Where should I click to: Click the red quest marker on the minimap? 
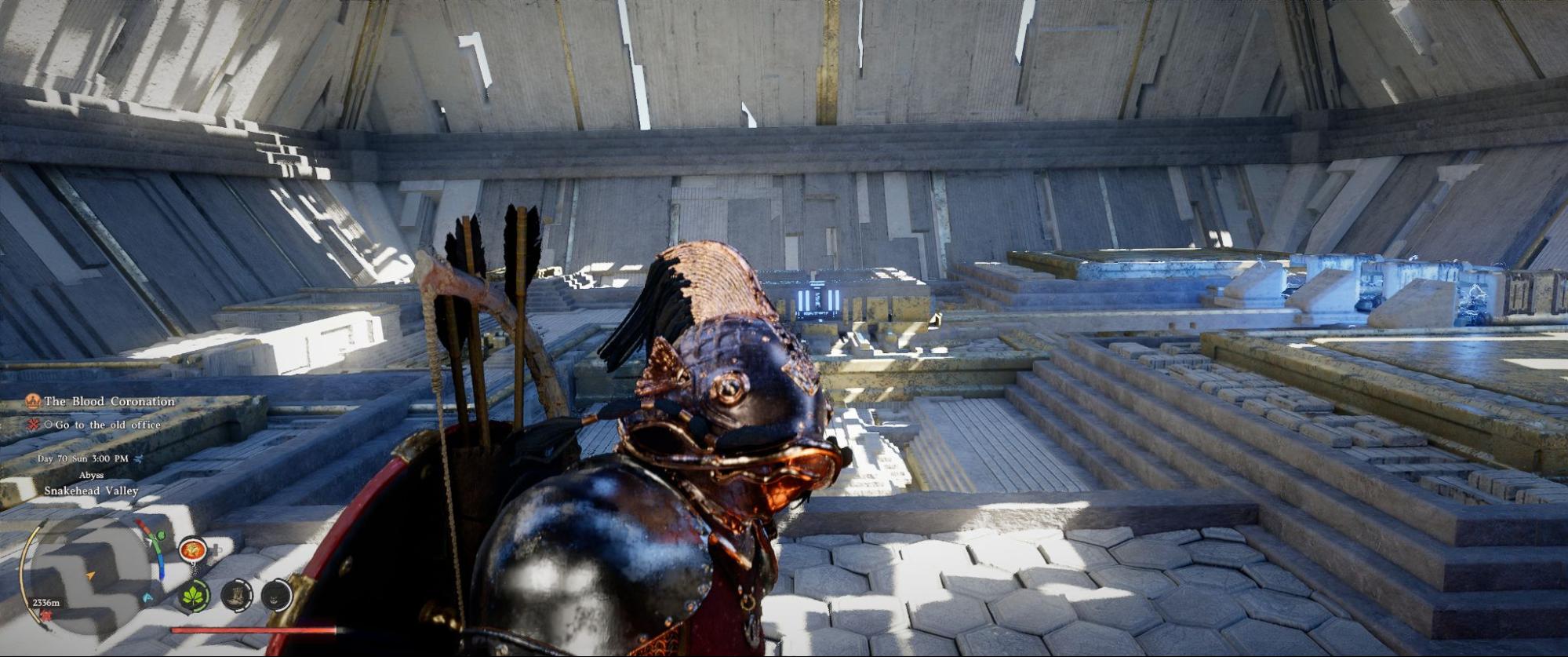point(45,615)
